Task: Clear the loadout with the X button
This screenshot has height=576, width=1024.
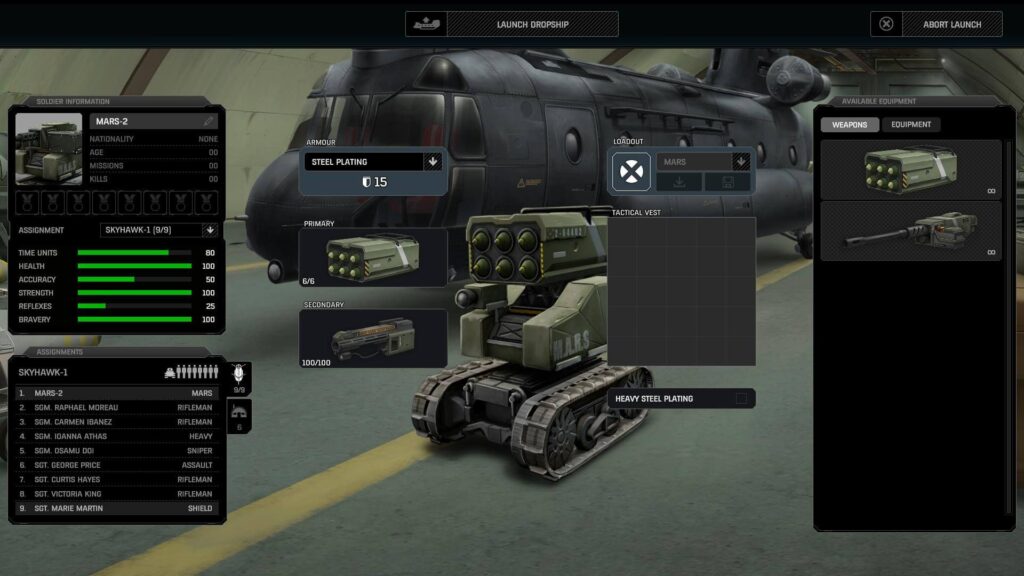Action: pos(632,172)
